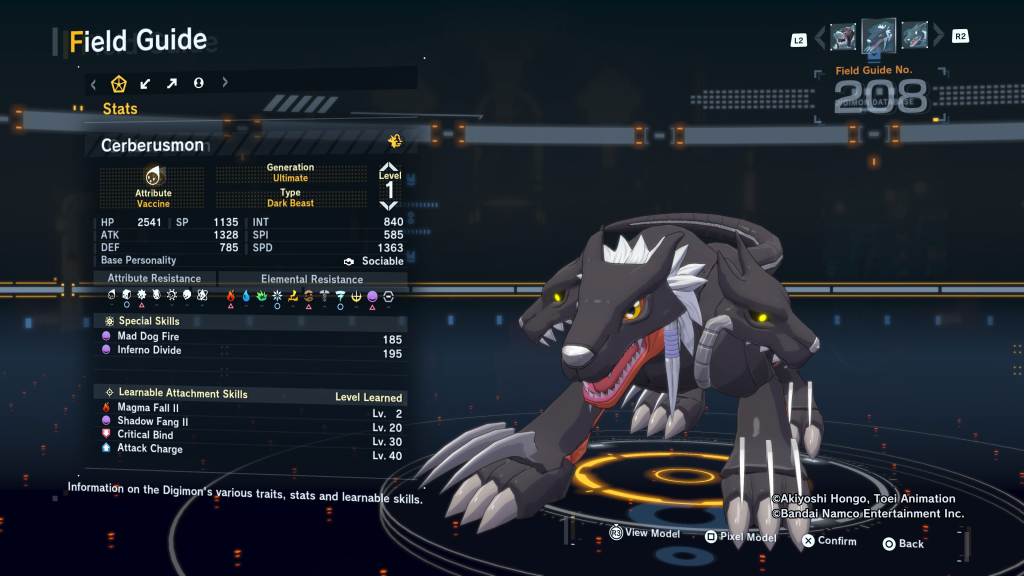Click the left arrow beside the tab icons
The width and height of the screenshot is (1024, 576).
click(x=94, y=83)
